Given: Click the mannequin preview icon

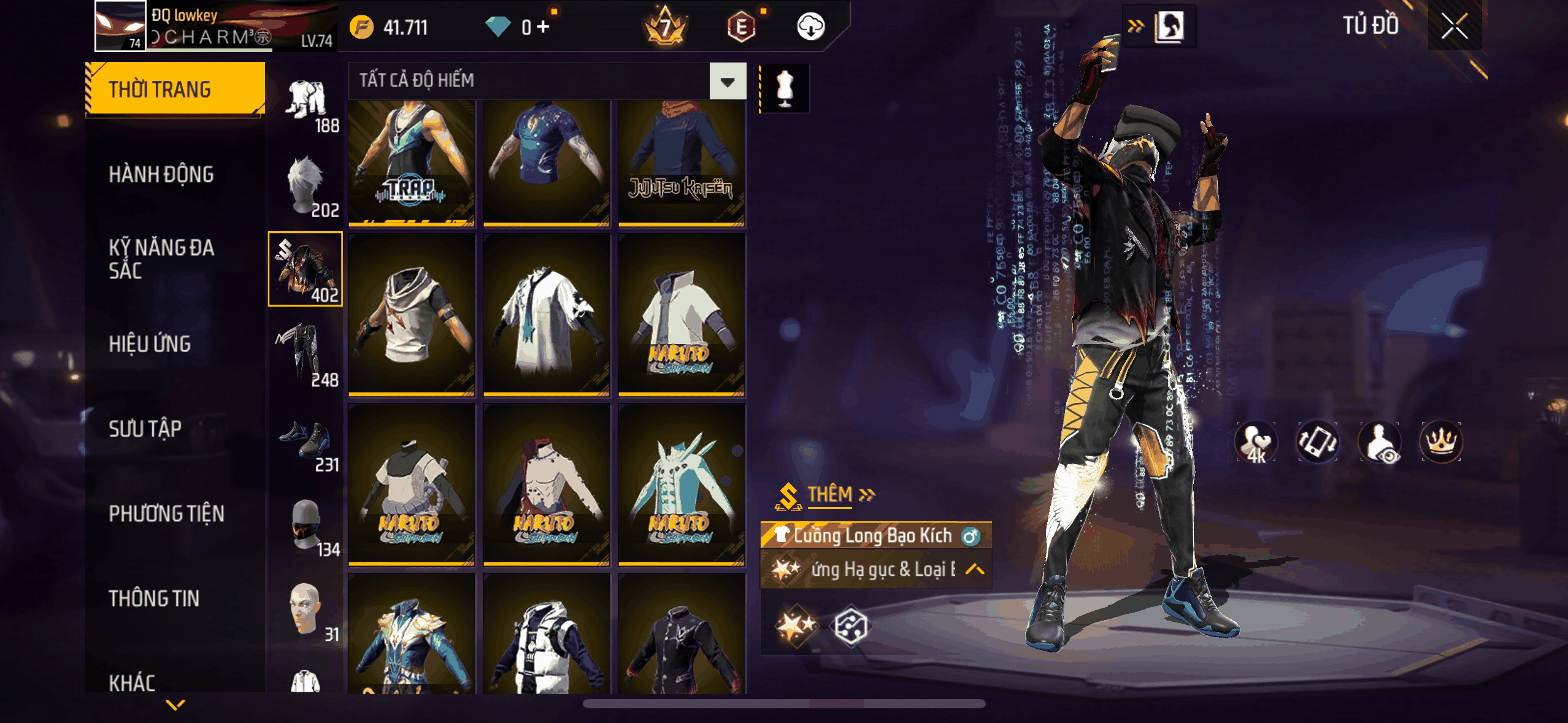Looking at the screenshot, I should click(x=785, y=88).
